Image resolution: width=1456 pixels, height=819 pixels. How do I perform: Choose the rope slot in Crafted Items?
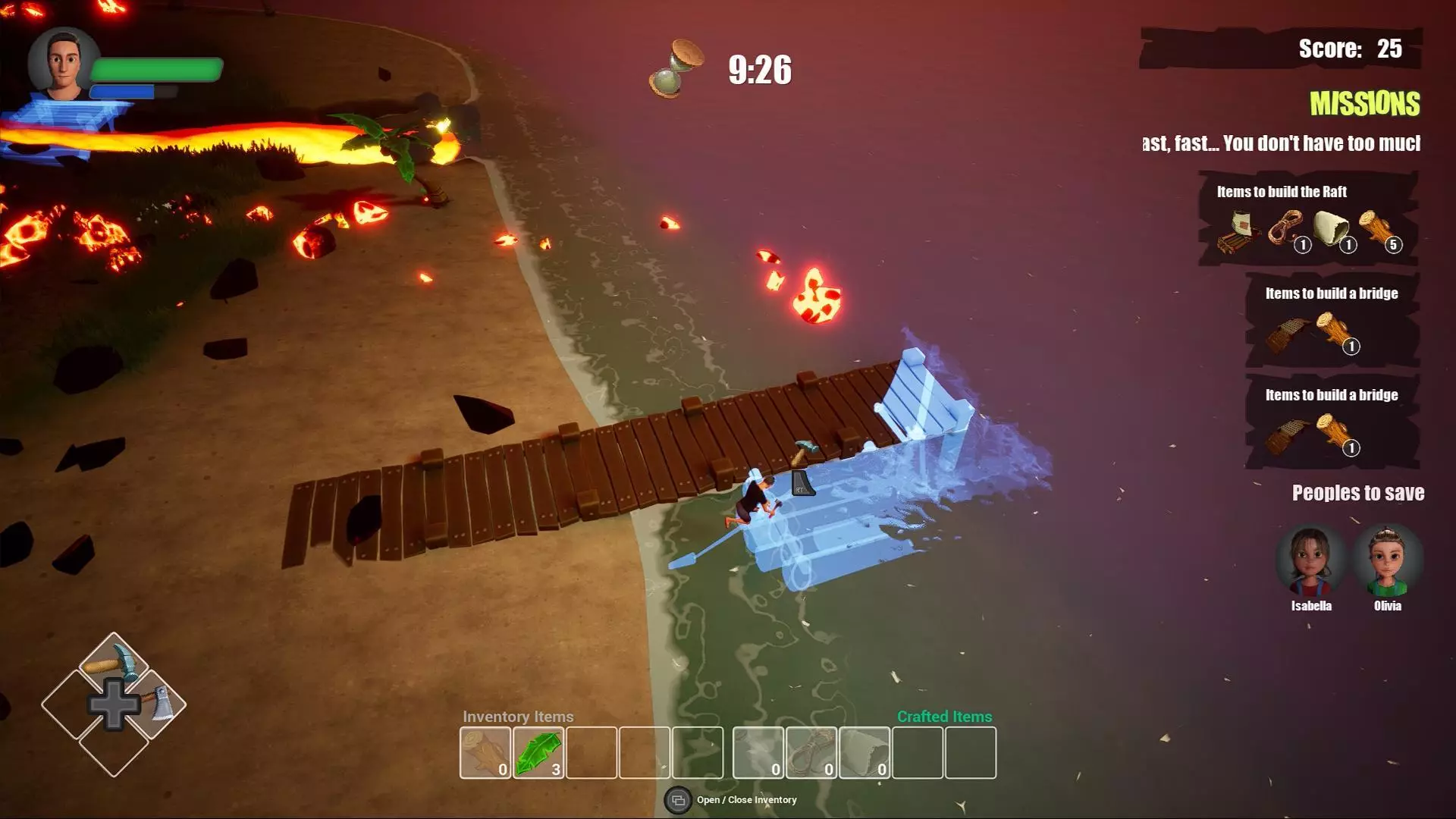(x=811, y=752)
